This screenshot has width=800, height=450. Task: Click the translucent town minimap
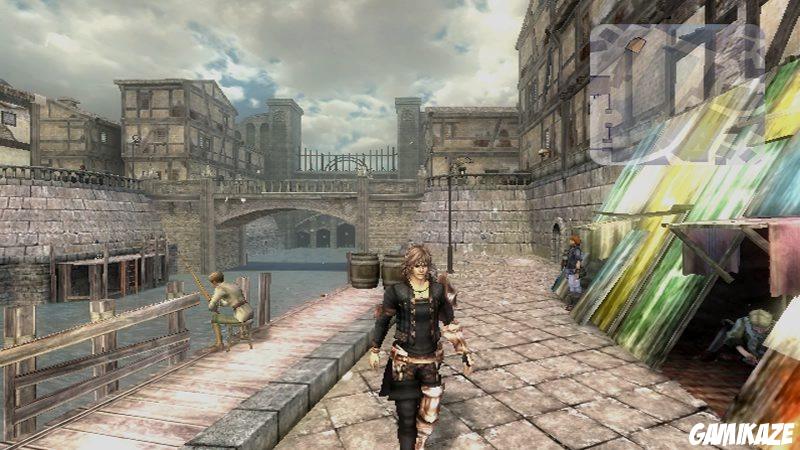coord(676,93)
